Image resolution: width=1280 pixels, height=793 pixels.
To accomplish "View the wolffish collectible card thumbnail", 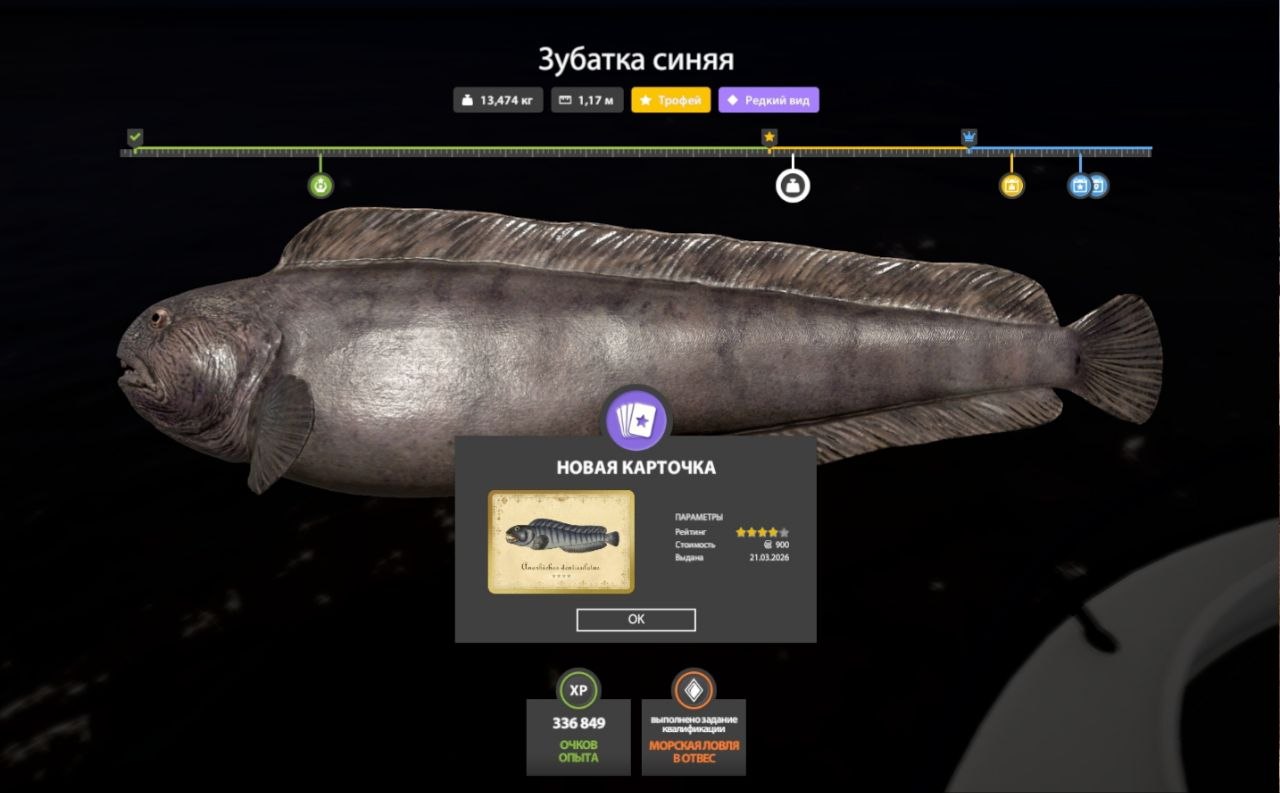I will (561, 541).
